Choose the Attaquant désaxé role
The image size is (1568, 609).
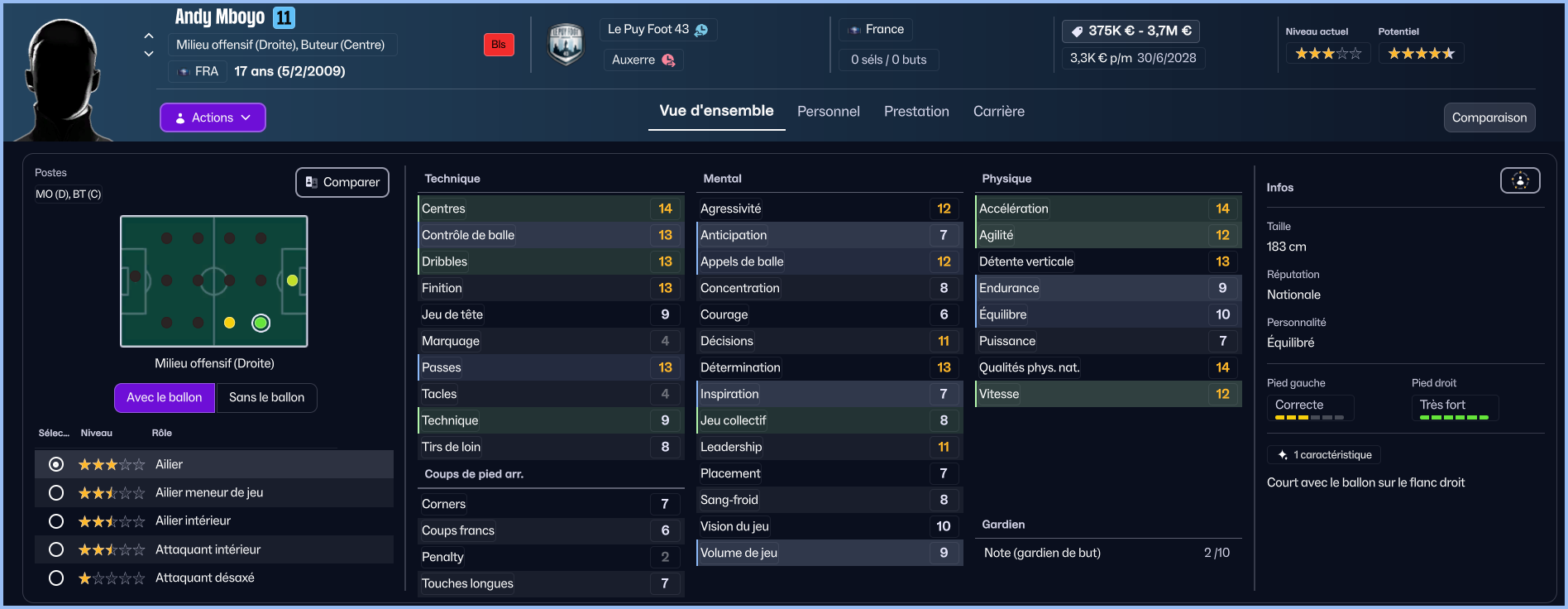(x=56, y=578)
